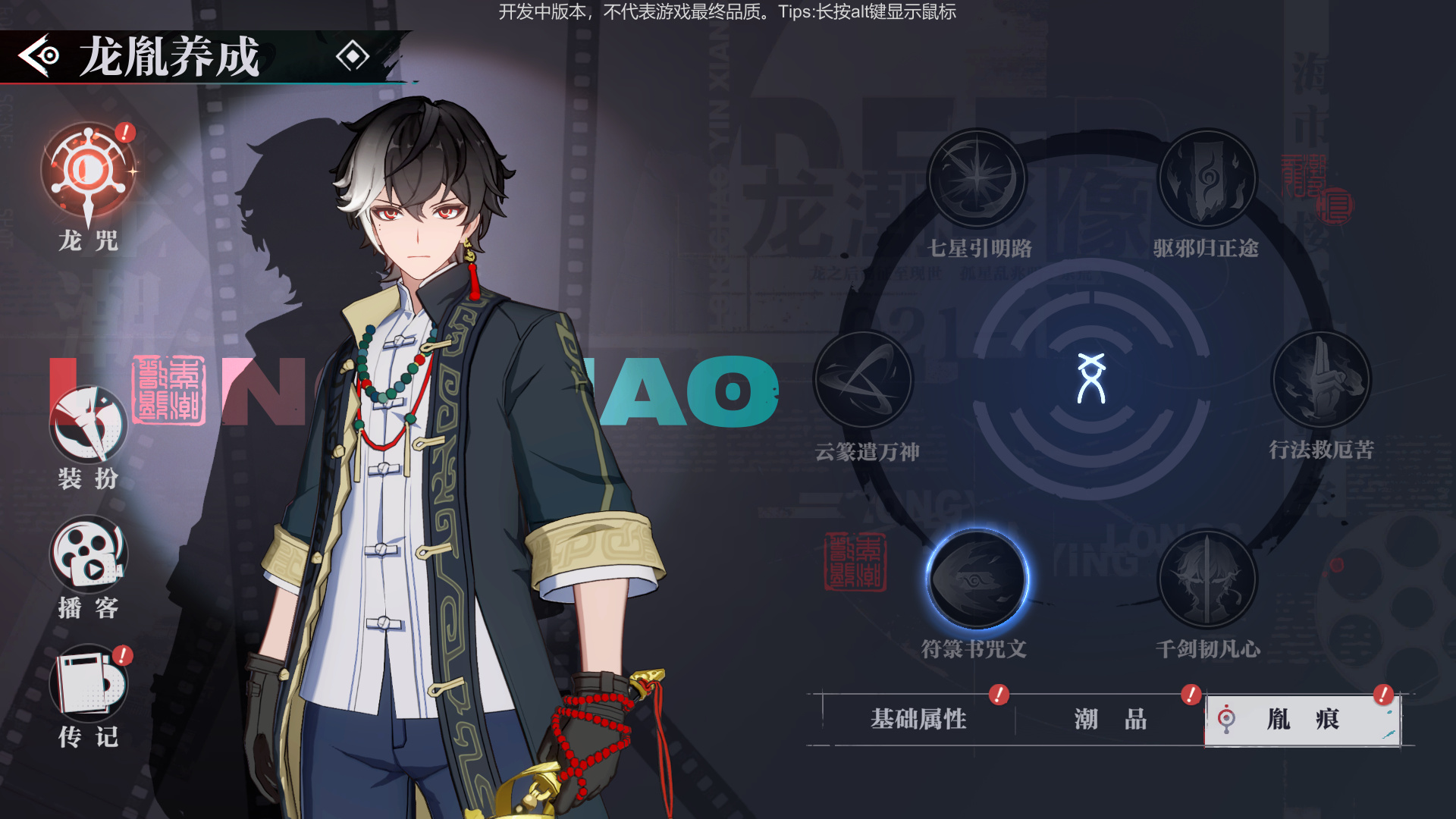Click the diamond icon beside the title
This screenshot has width=1456, height=819.
point(353,56)
